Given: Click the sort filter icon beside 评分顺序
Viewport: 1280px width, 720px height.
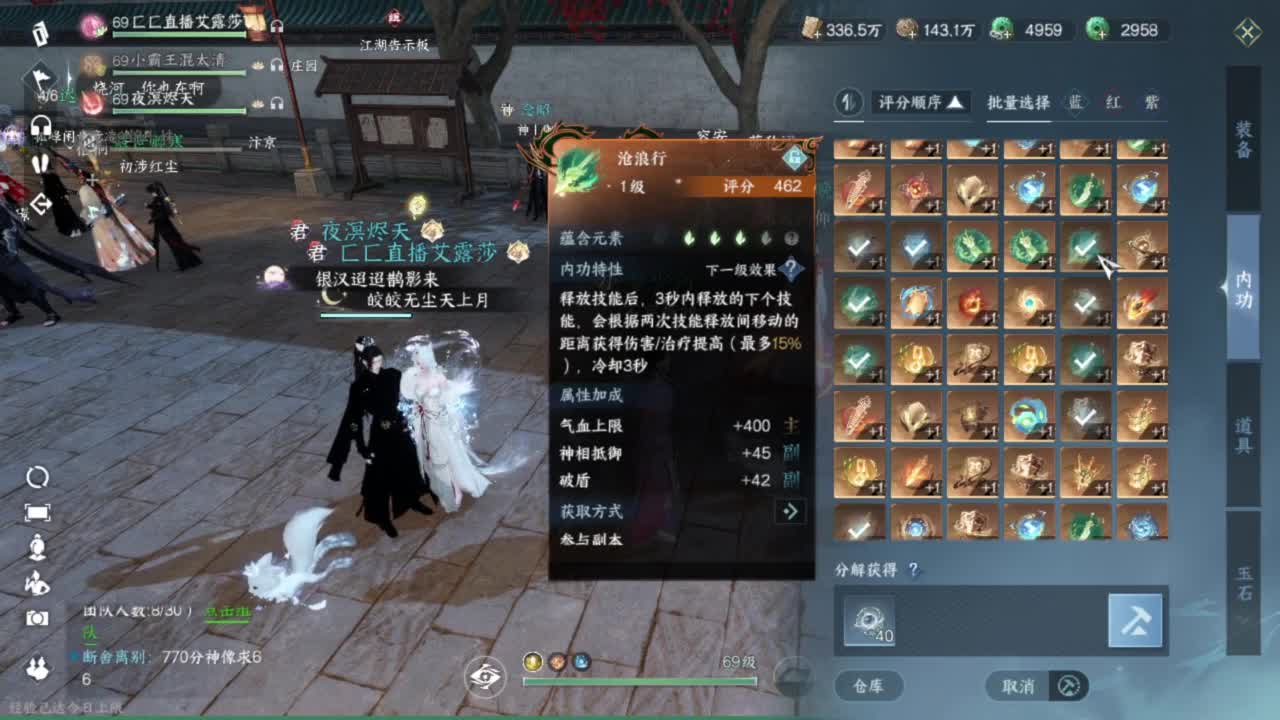Looking at the screenshot, I should (x=848, y=104).
